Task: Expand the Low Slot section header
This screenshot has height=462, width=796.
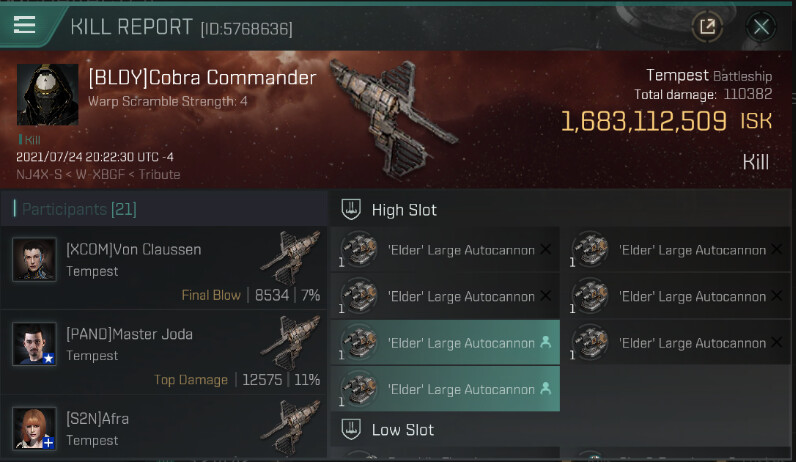Action: [x=403, y=430]
